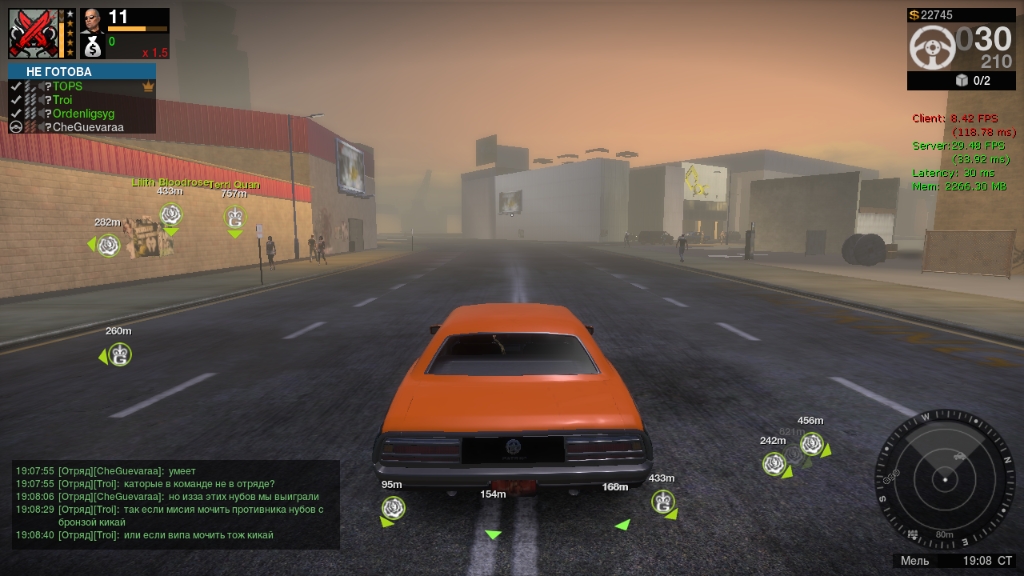This screenshot has width=1024, height=576.
Task: Open the circular radar minimap
Action: point(944,479)
